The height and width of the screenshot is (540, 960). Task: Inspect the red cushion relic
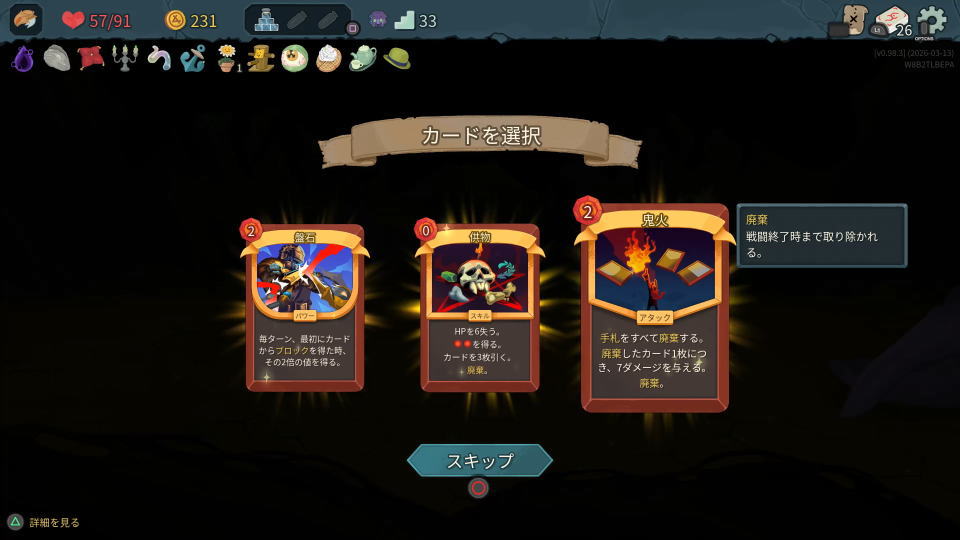pyautogui.click(x=91, y=58)
